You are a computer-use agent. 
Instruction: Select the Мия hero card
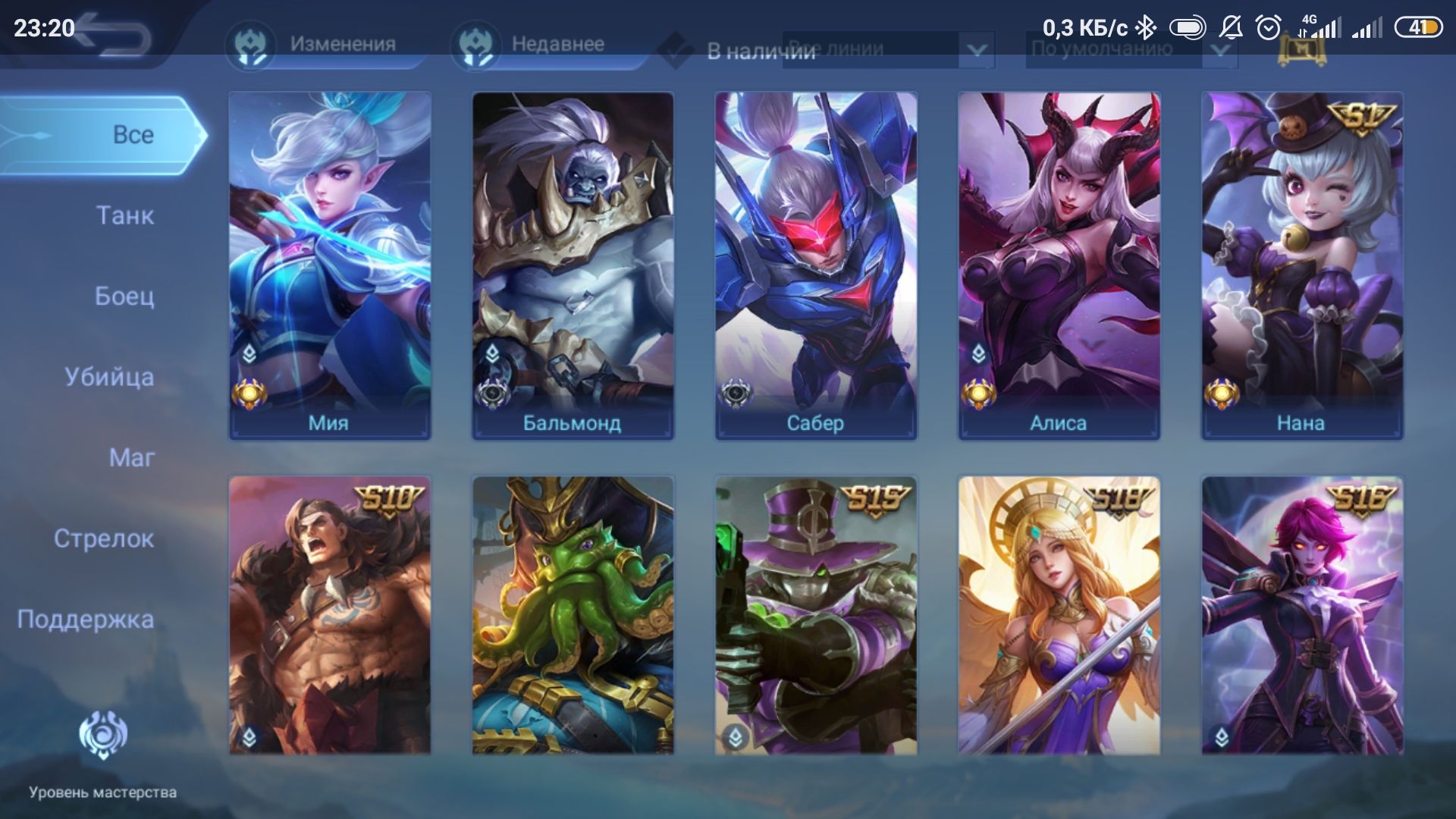tap(330, 265)
